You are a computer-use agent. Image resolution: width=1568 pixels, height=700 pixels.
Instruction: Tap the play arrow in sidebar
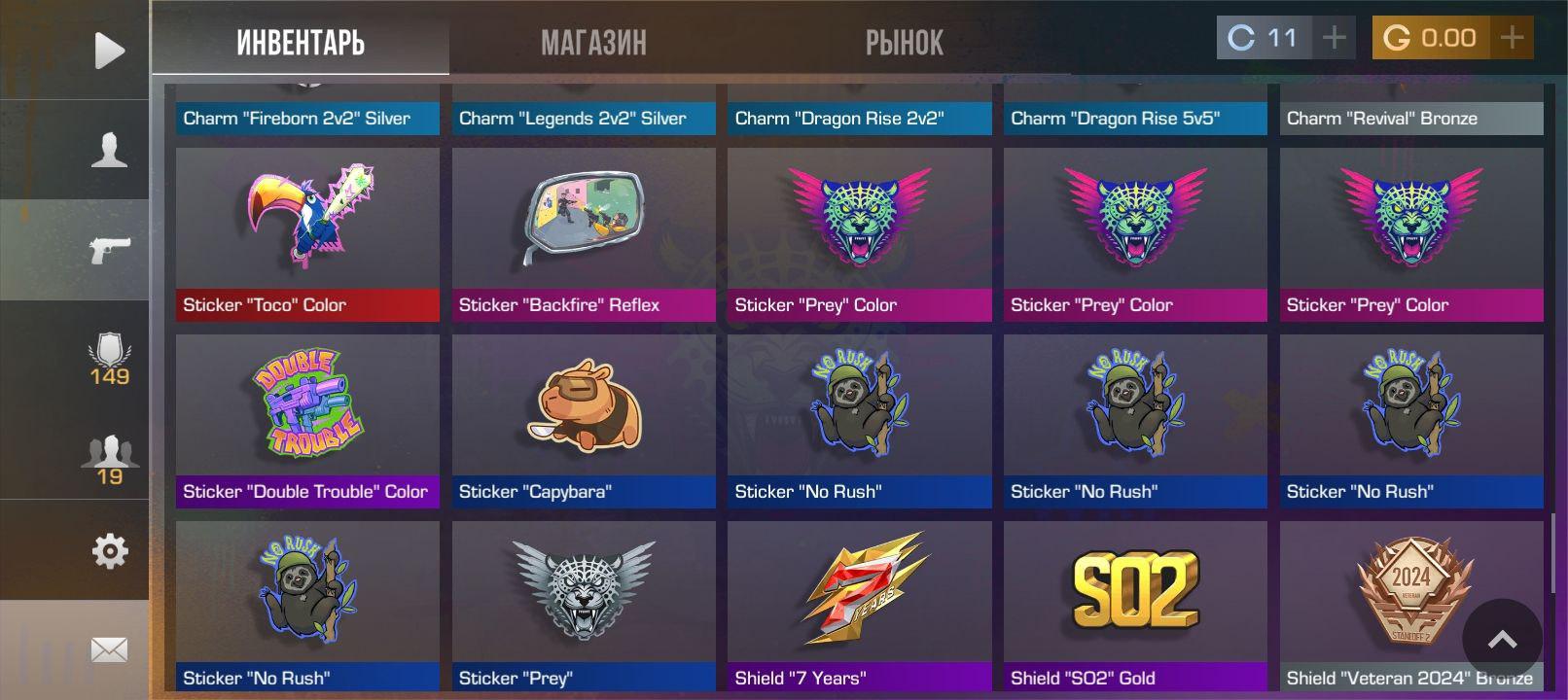109,51
